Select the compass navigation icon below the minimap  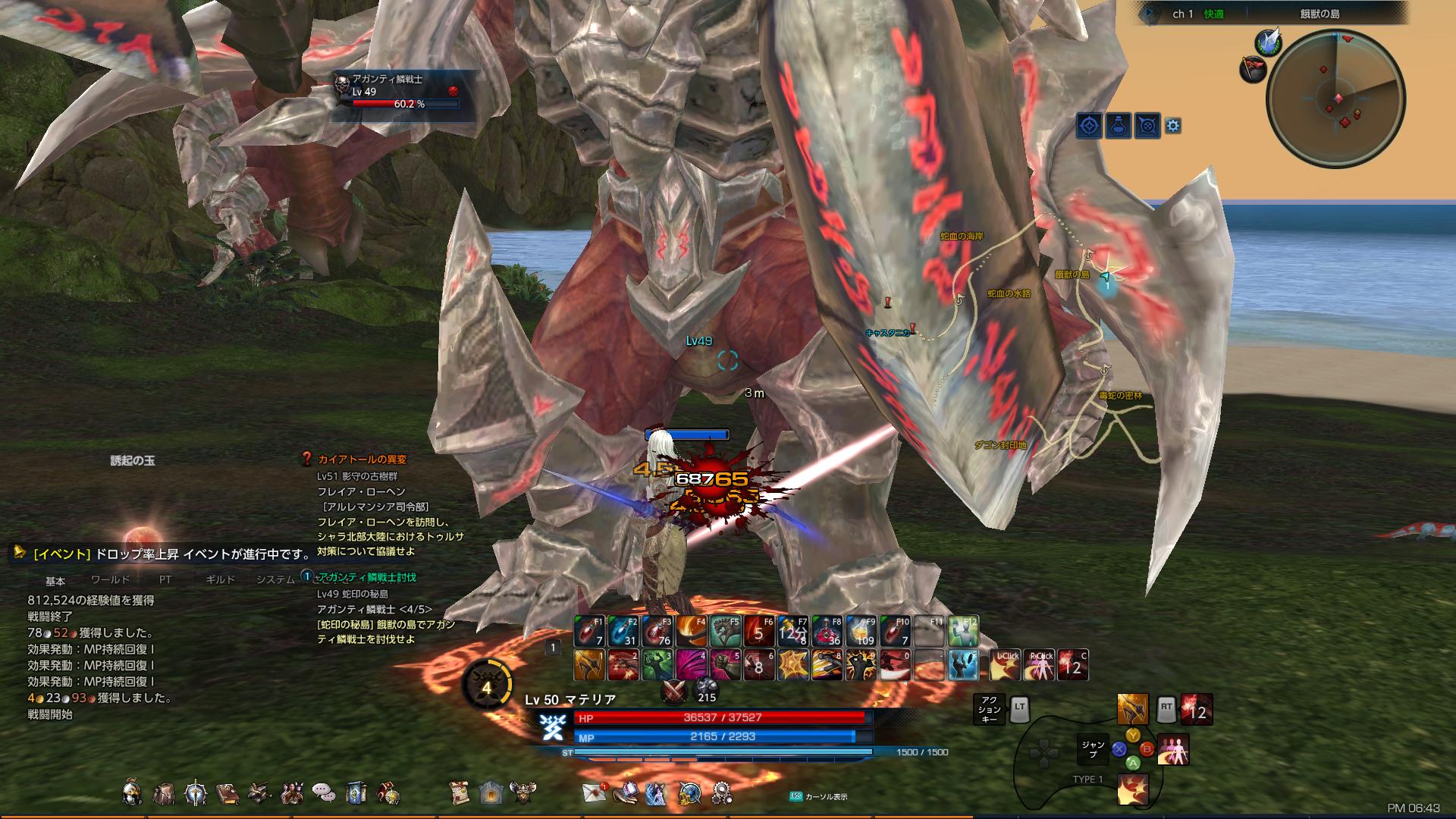tap(1090, 124)
